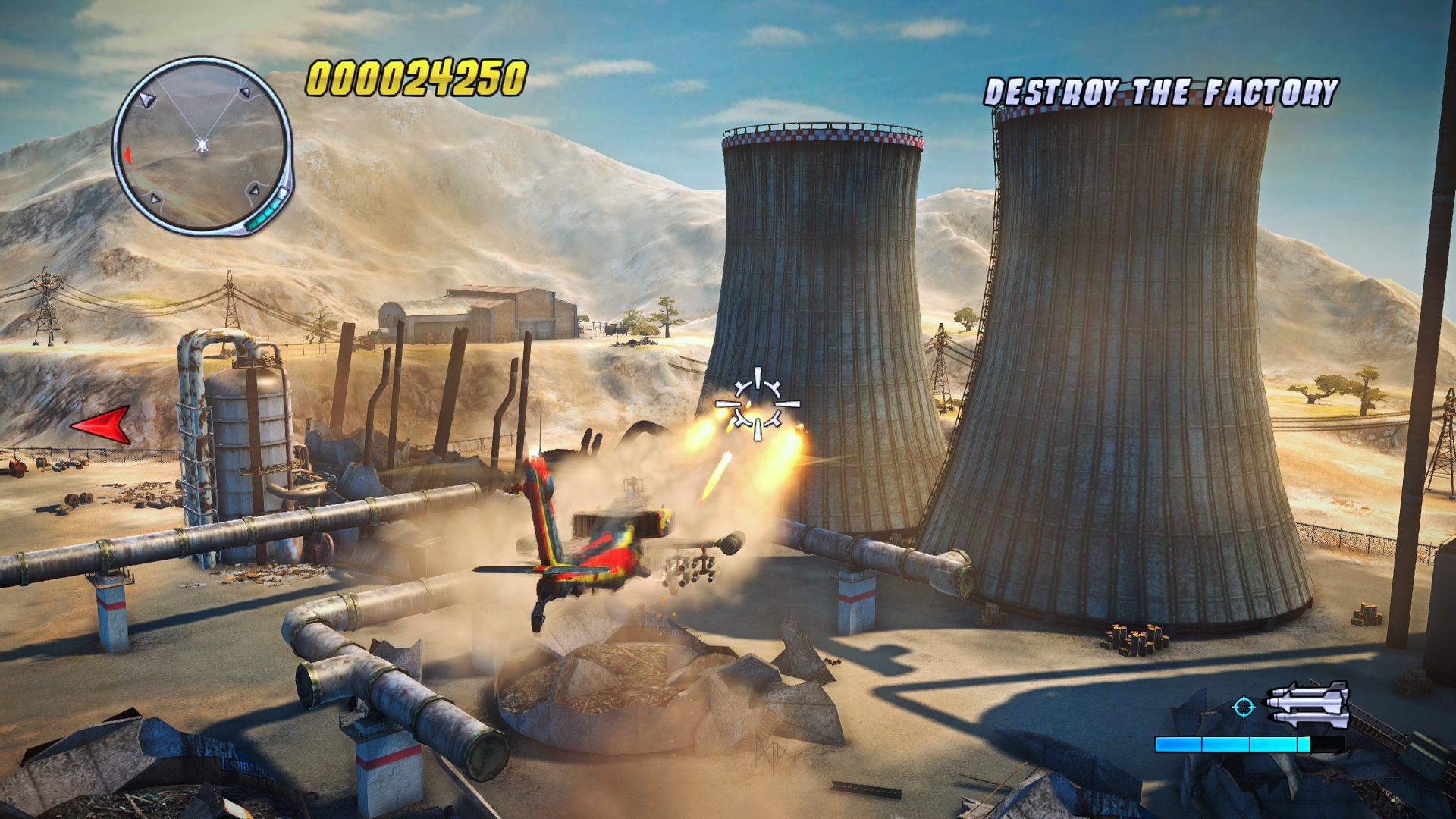Click the Destroy the Factory objective text
The height and width of the screenshot is (819, 1456).
pyautogui.click(x=1161, y=93)
